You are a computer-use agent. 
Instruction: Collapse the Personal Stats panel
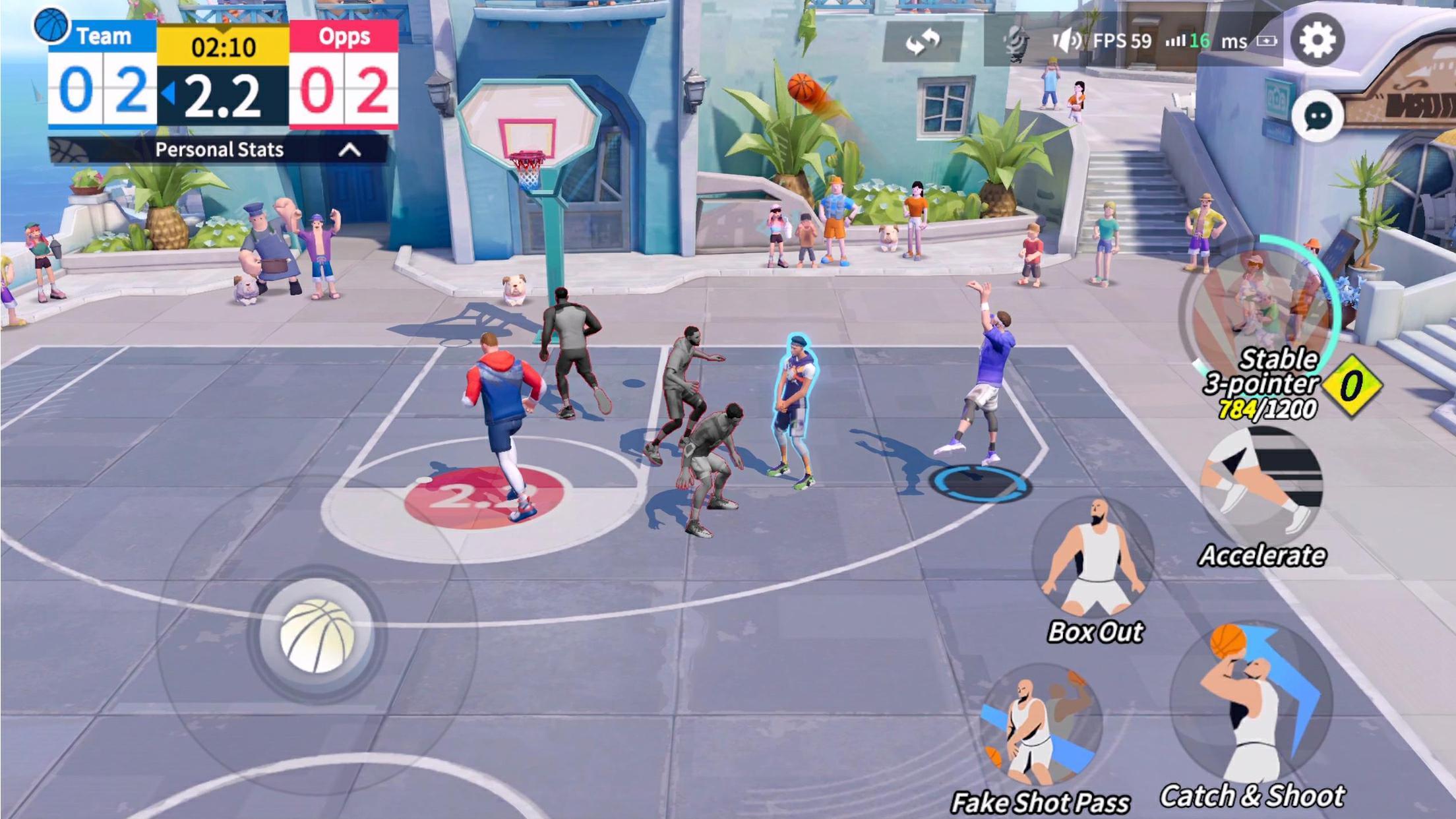point(350,150)
